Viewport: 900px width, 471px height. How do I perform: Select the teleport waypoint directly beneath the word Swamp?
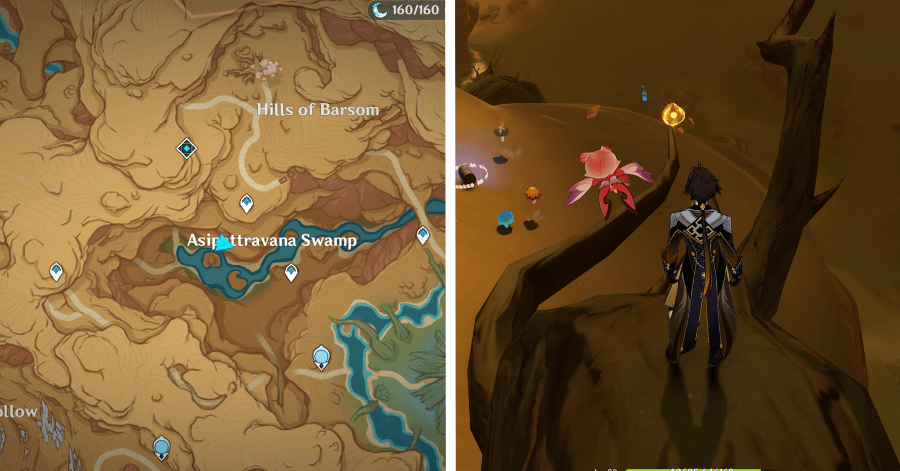pos(291,271)
